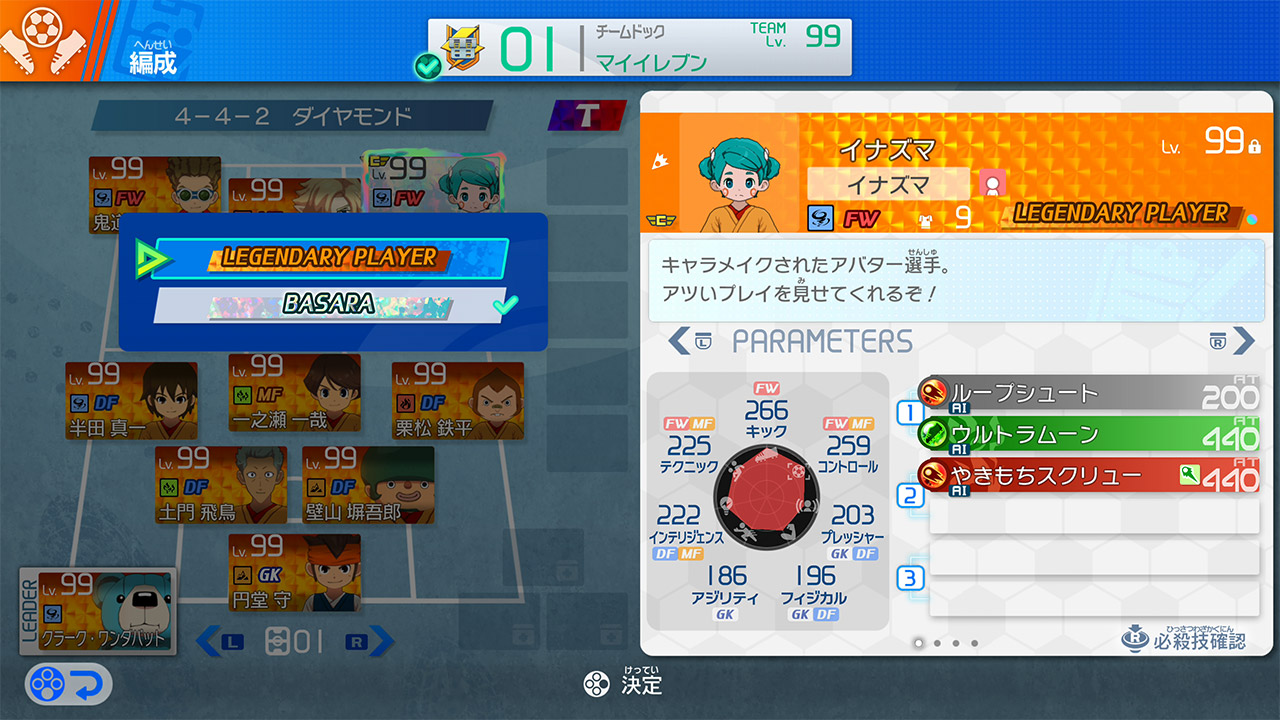This screenshot has width=1280, height=720.
Task: Select the 鬼道 forward card
Action: 154,195
